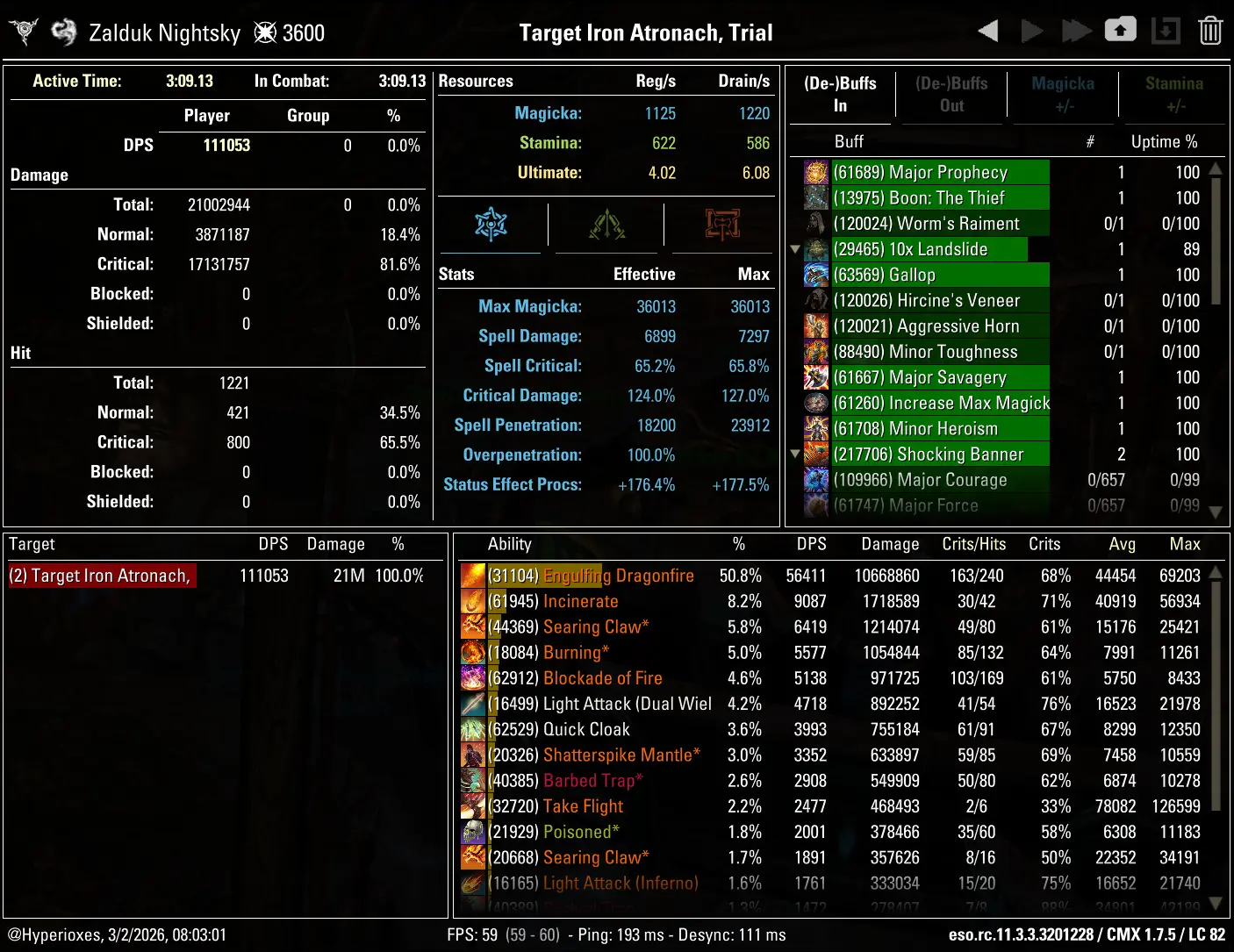
Task: Expand the 10x Landslide buff entry
Action: click(x=795, y=249)
